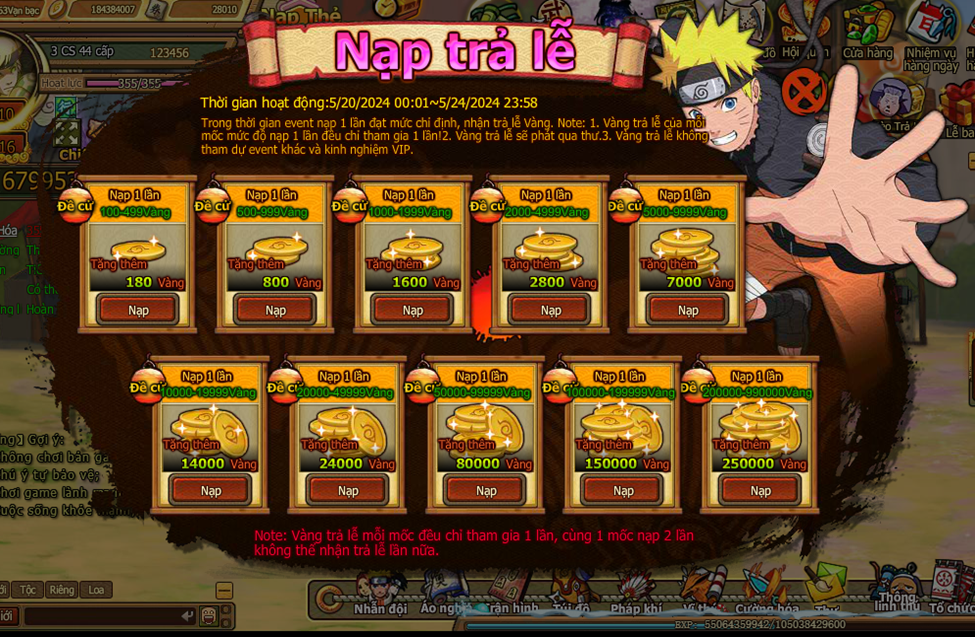
Task: Click Nạp for the 80000 Vàng bonus
Action: [x=486, y=490]
